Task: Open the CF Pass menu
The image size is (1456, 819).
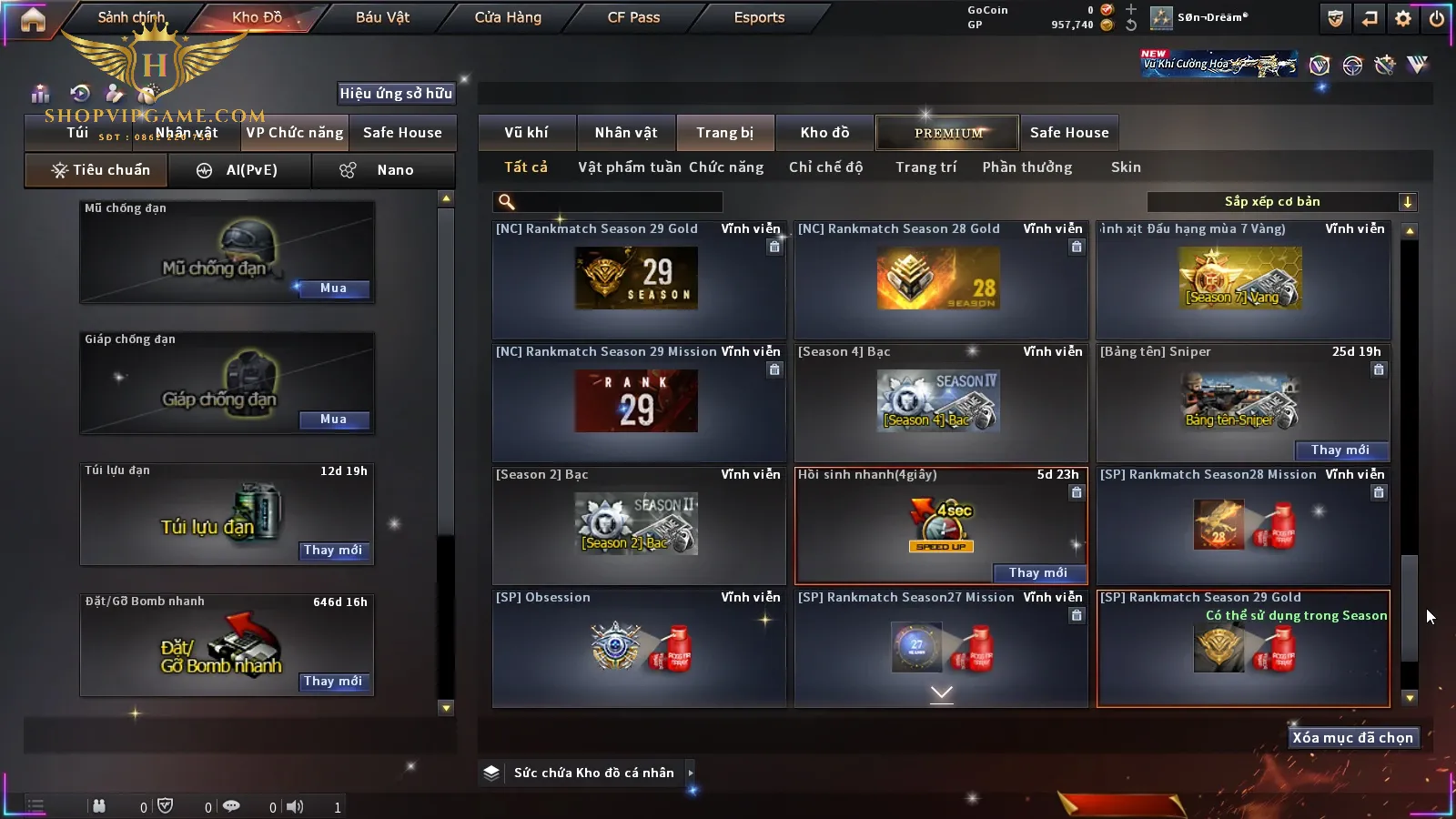Action: 633,17
